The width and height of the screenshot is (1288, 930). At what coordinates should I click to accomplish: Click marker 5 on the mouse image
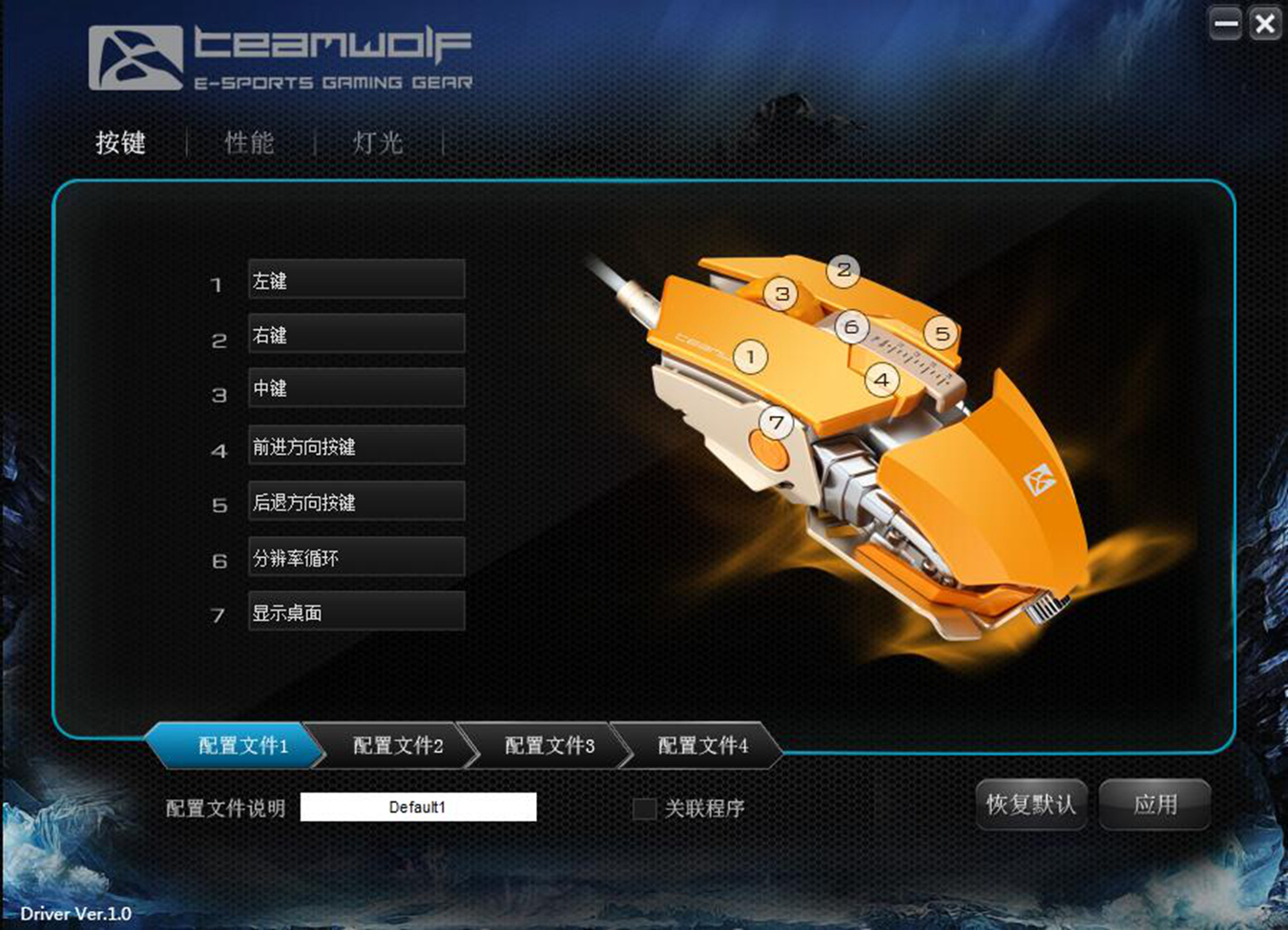click(x=941, y=334)
